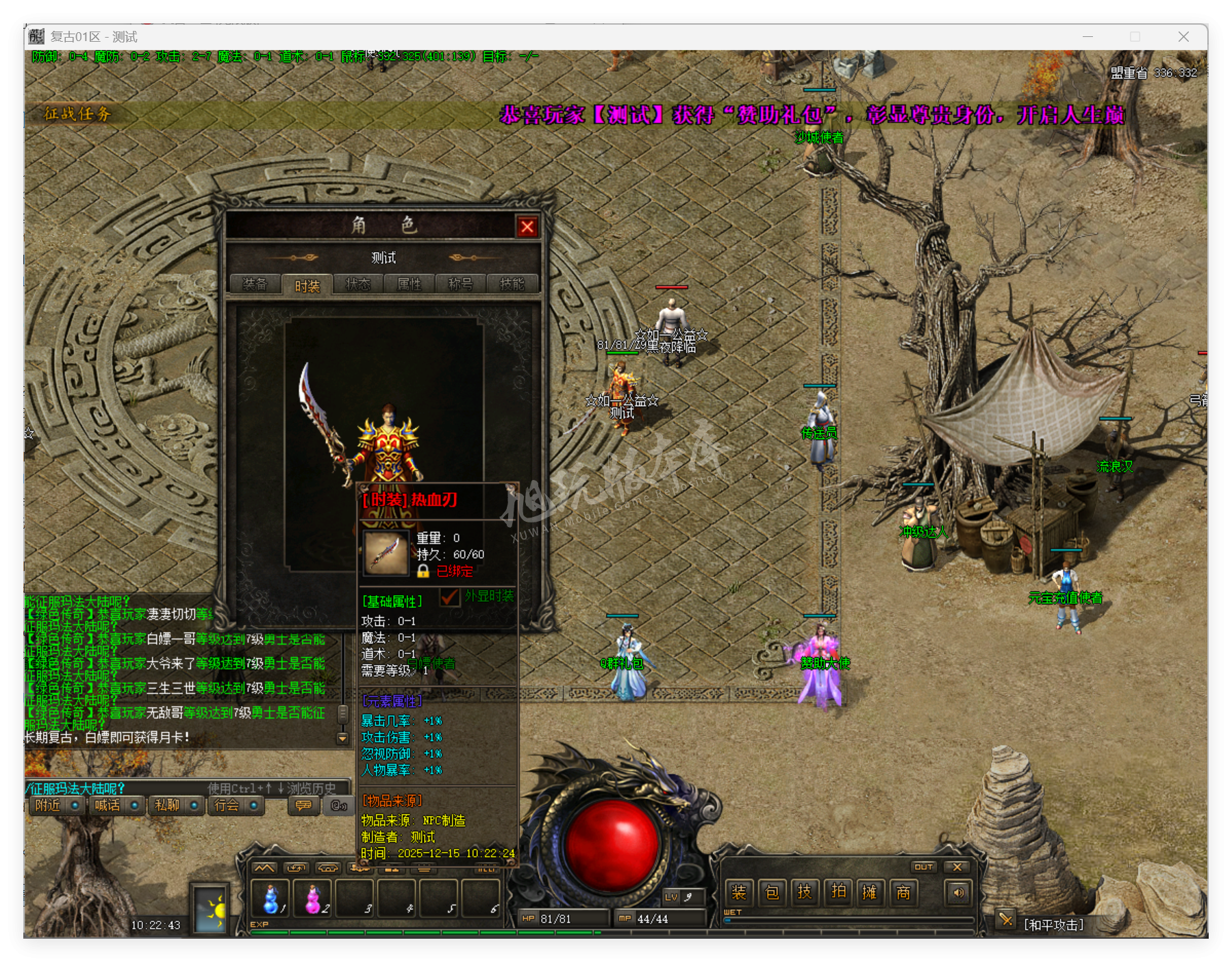The height and width of the screenshot is (962, 1232).
Task: Open the 技 skills panel icon
Action: pos(806,893)
